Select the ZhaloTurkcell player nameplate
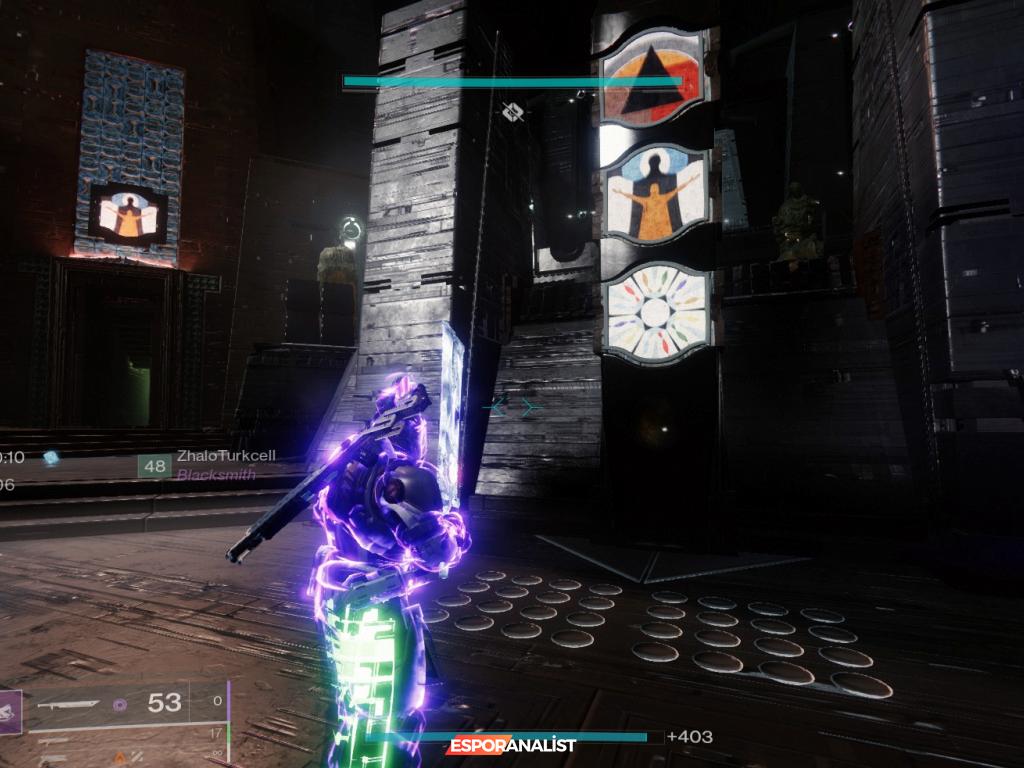 [226, 456]
